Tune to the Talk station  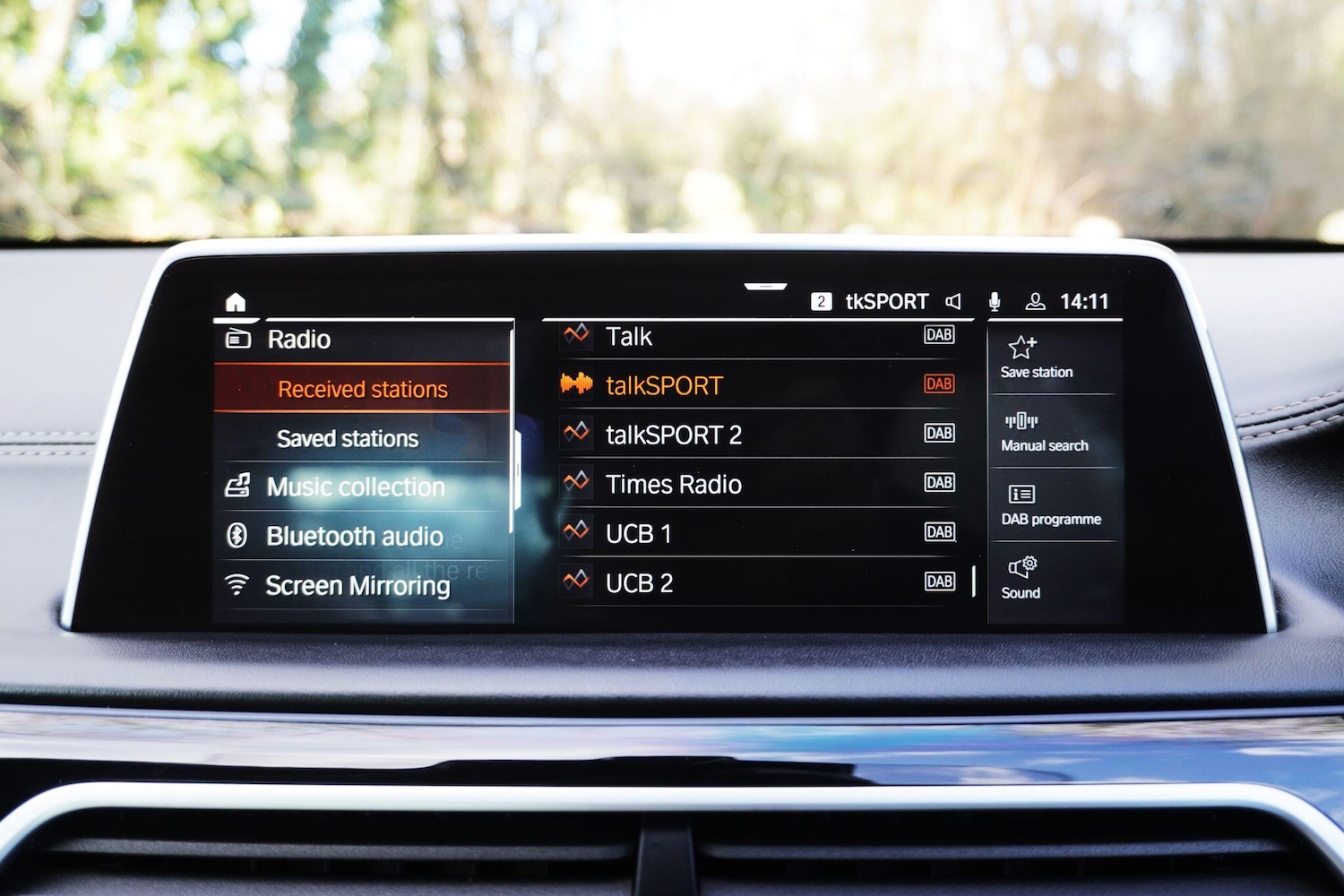point(629,337)
